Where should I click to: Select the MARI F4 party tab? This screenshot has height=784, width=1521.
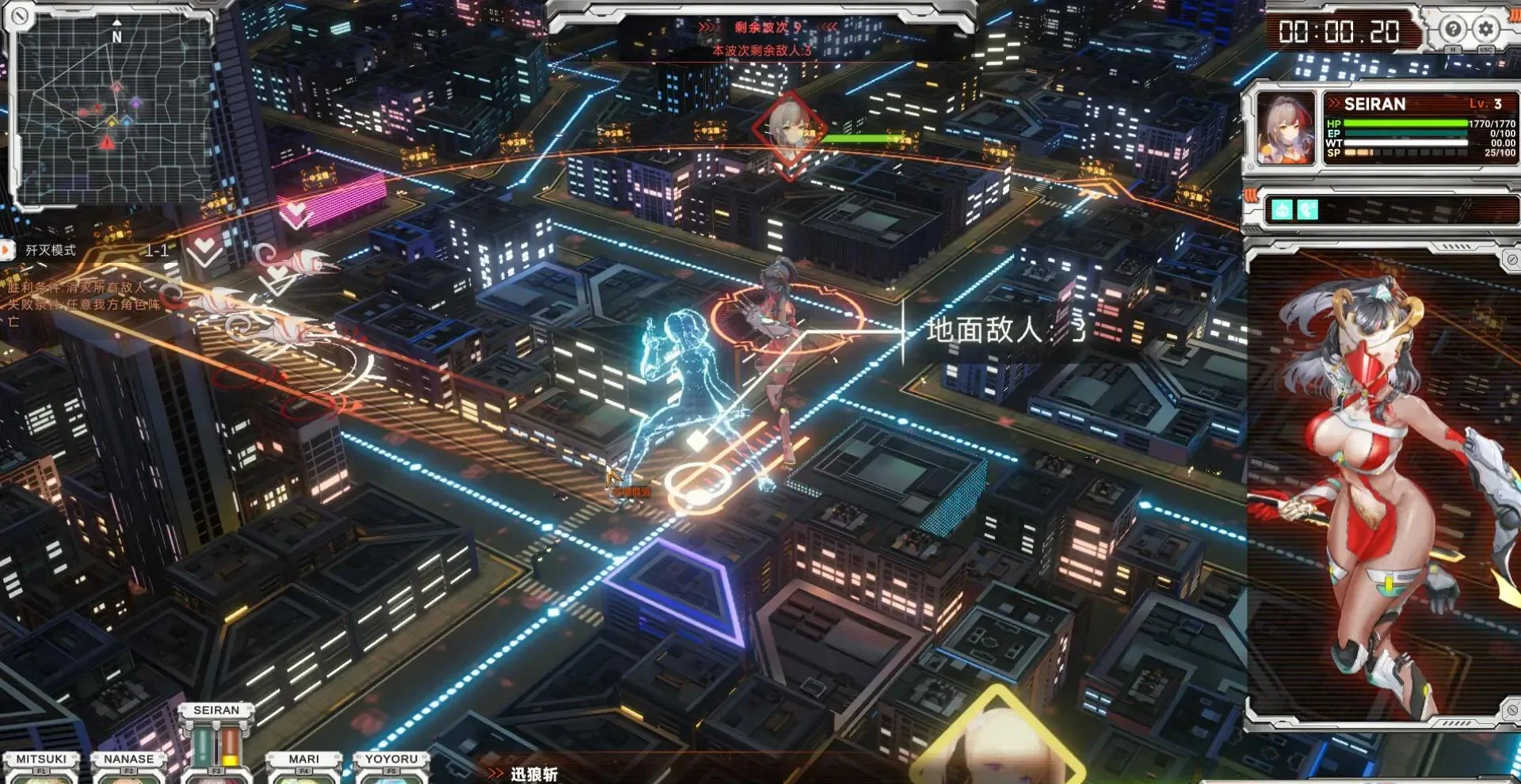coord(303,759)
